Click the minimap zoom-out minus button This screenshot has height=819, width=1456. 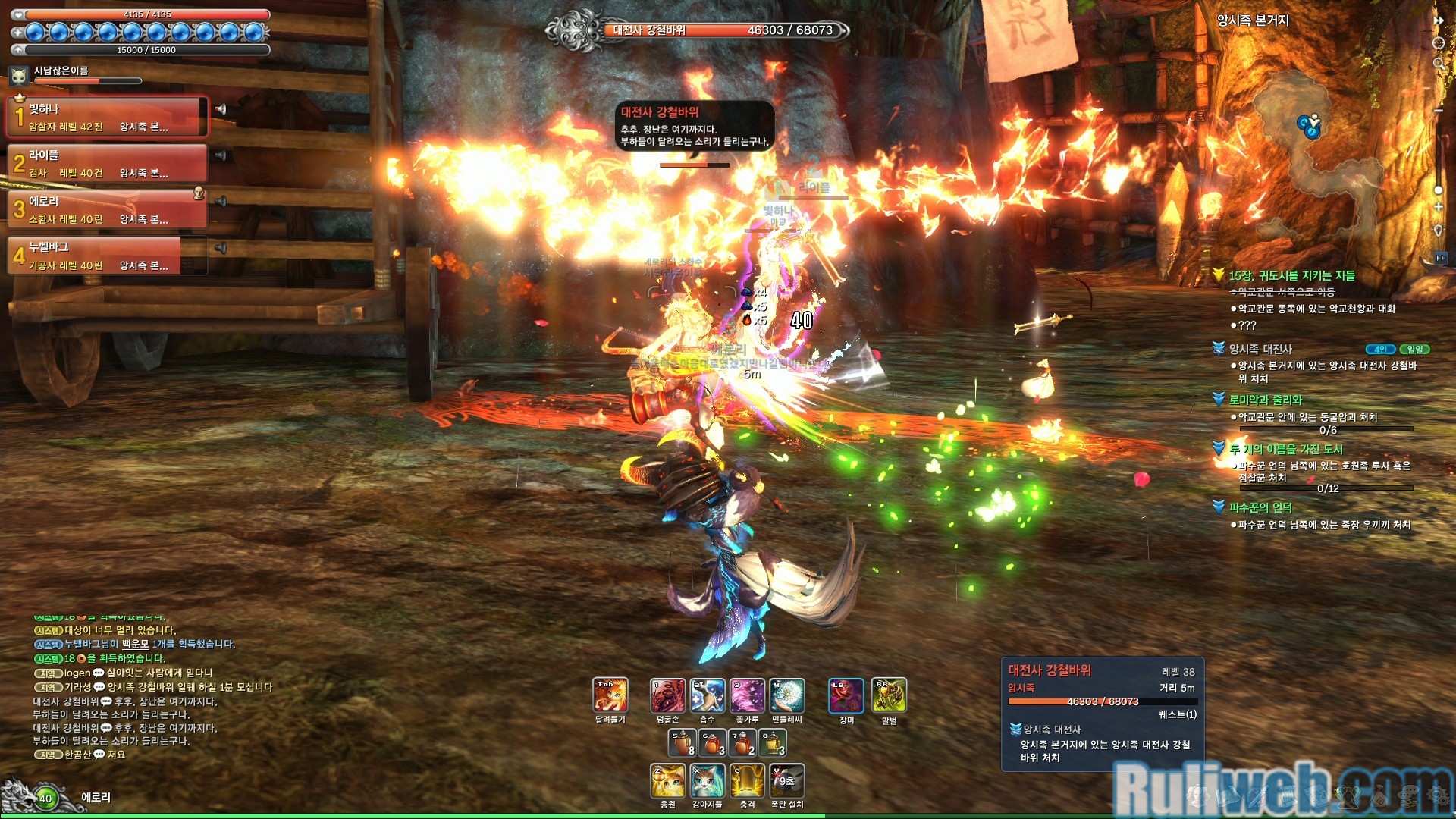[1438, 111]
